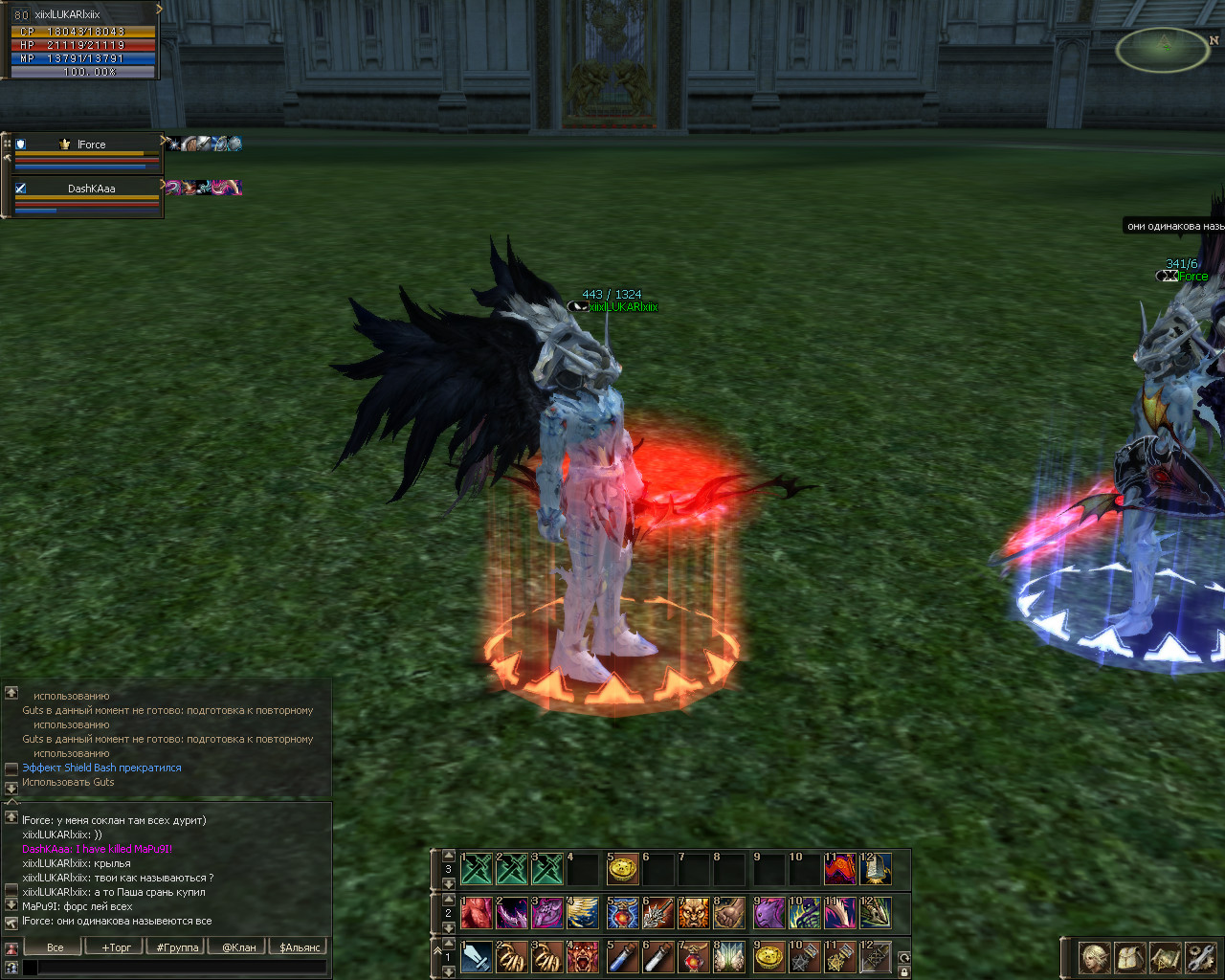
Task: Toggle the hotbar lock button
Action: pyautogui.click(x=903, y=971)
